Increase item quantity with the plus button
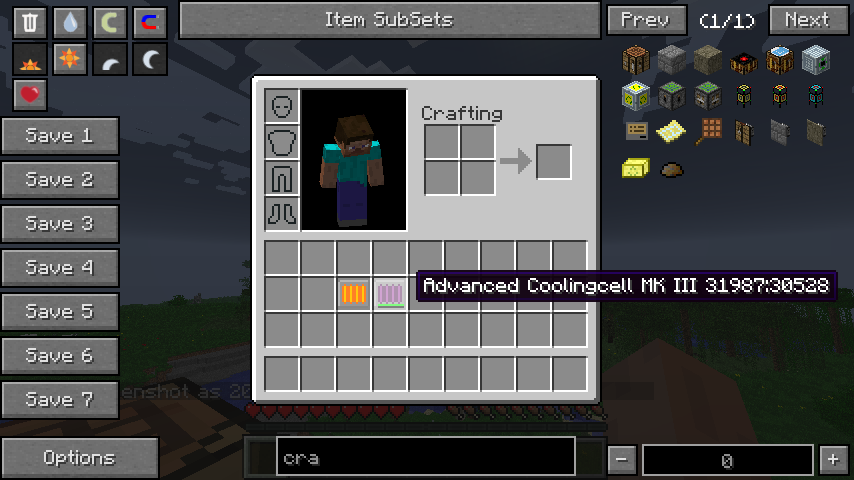Viewport: 854px width, 480px height. tap(832, 459)
